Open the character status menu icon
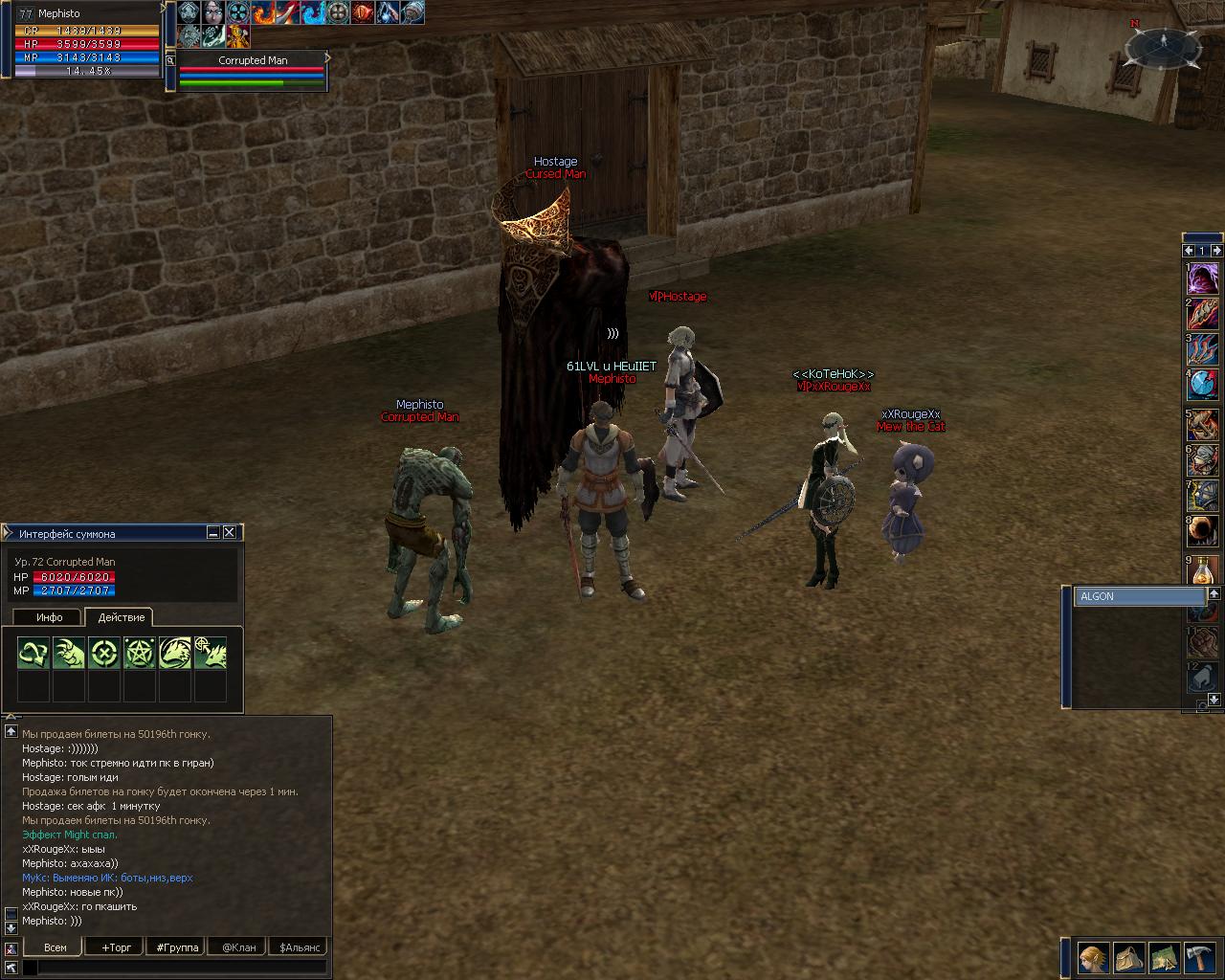1225x980 pixels. 1093,957
